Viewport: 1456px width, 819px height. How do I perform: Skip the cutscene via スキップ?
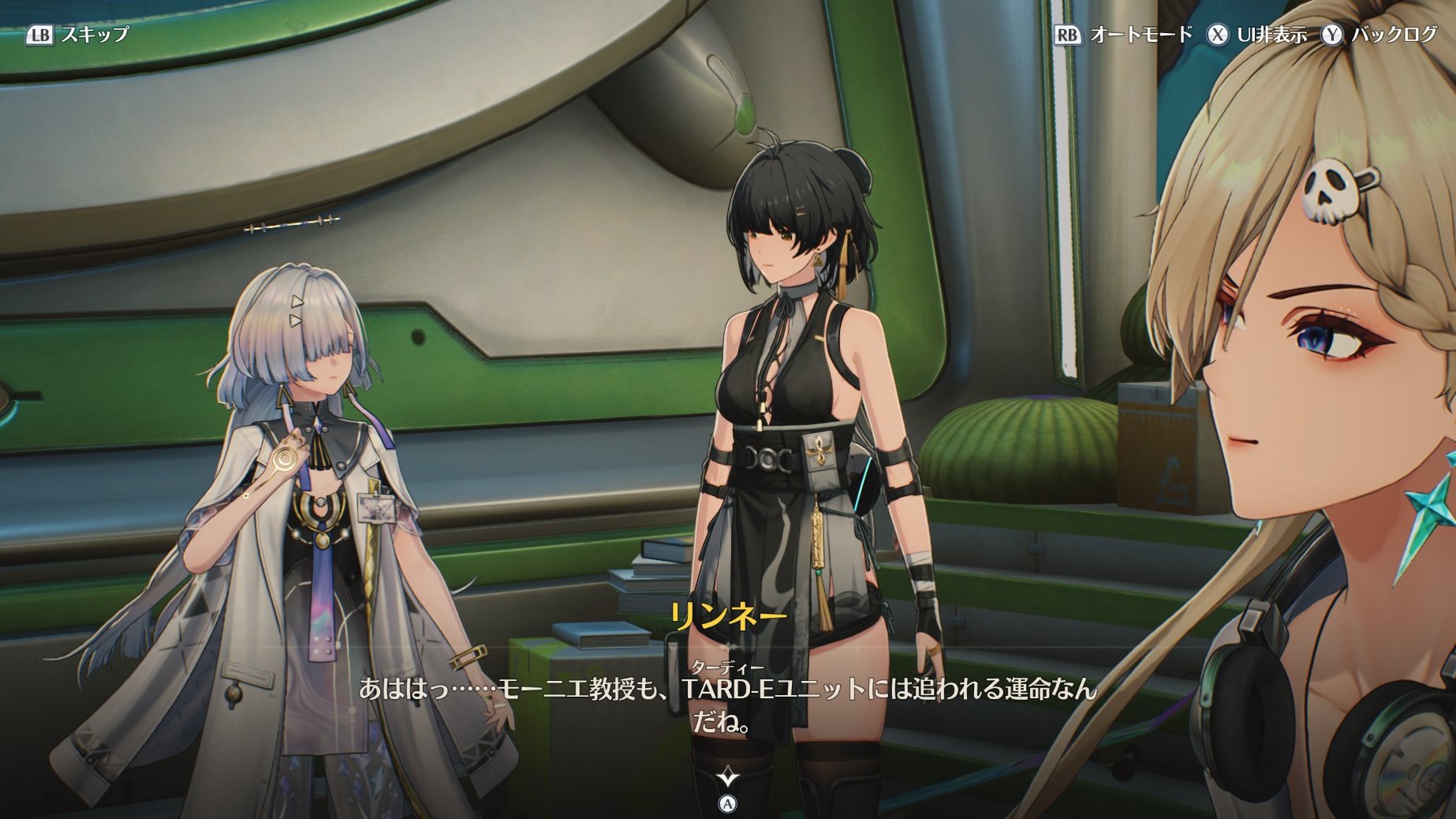click(77, 34)
